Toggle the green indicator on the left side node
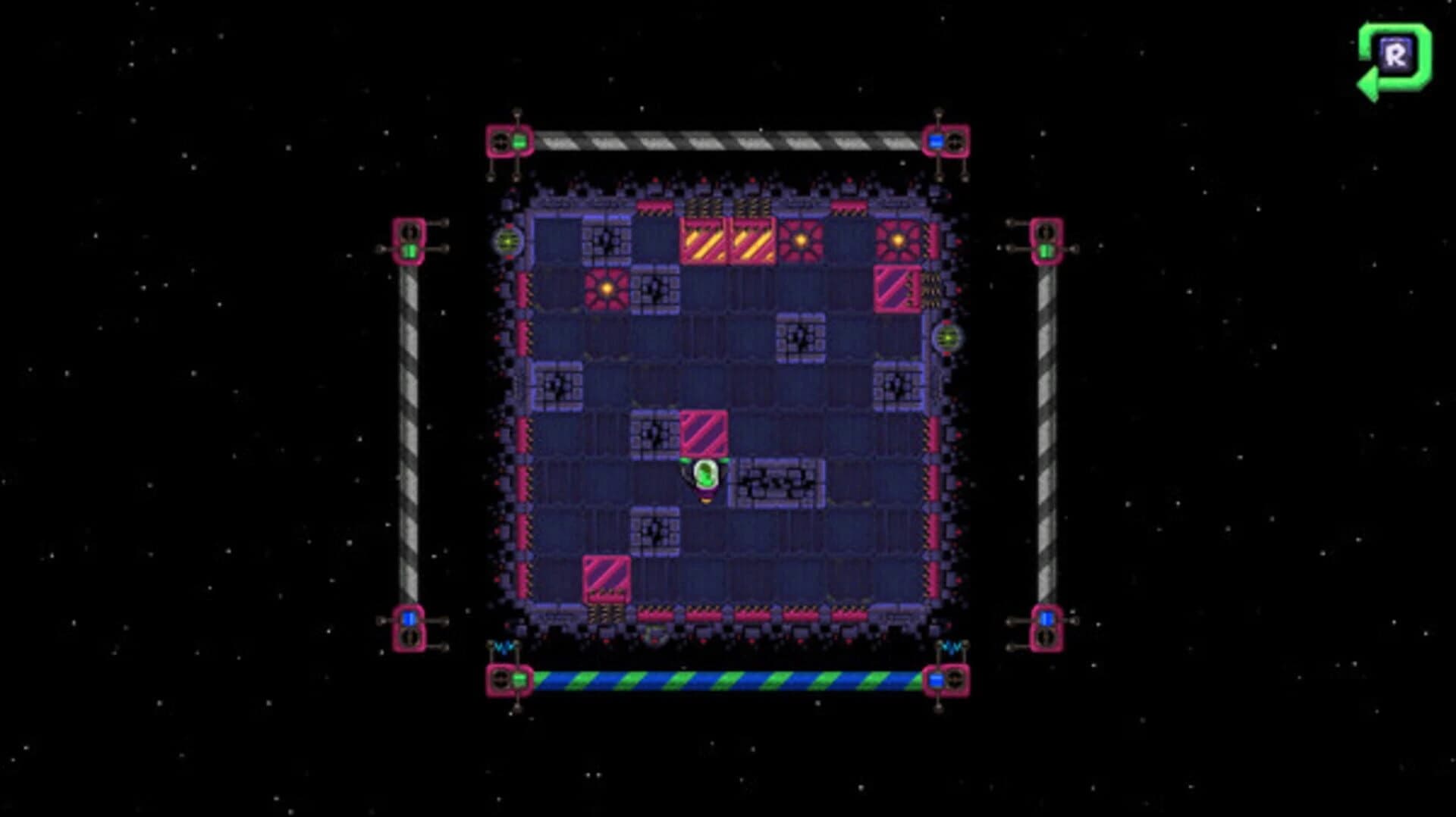 [x=409, y=249]
